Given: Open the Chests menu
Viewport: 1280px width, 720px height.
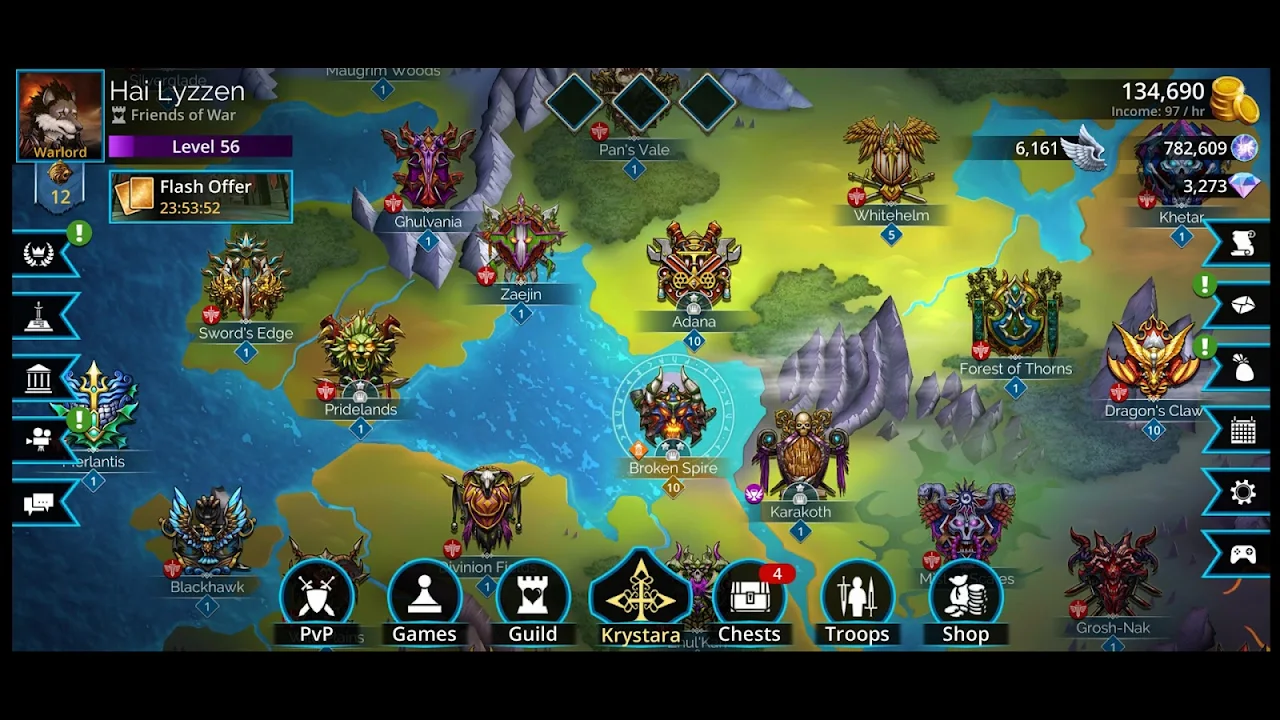Looking at the screenshot, I should 749,602.
